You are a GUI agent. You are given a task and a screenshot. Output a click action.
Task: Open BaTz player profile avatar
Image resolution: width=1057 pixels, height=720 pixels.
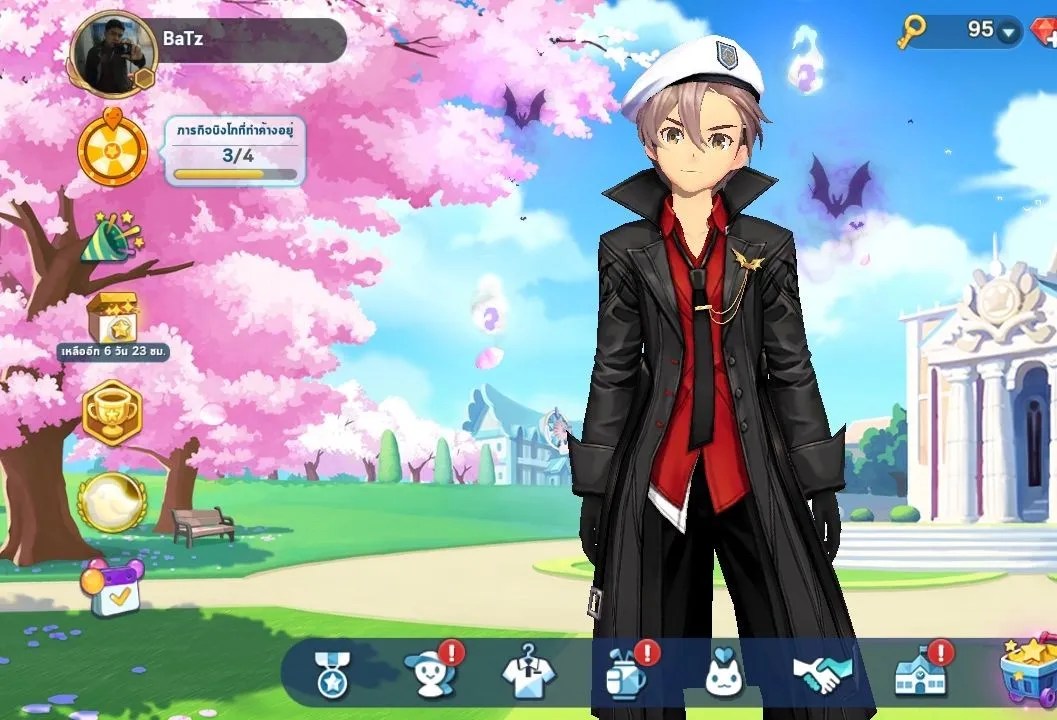[x=112, y=56]
